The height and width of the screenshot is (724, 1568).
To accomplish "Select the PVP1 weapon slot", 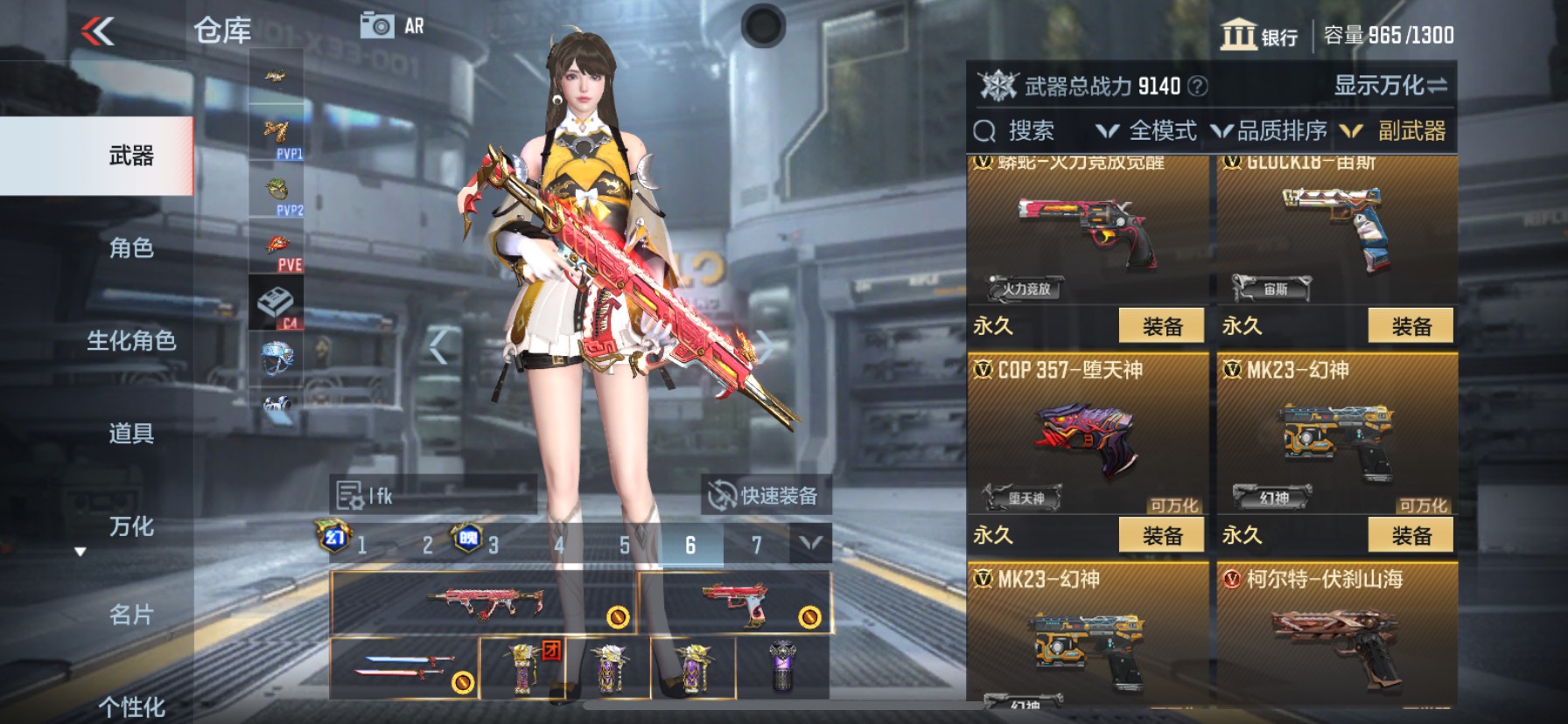I will tap(276, 133).
